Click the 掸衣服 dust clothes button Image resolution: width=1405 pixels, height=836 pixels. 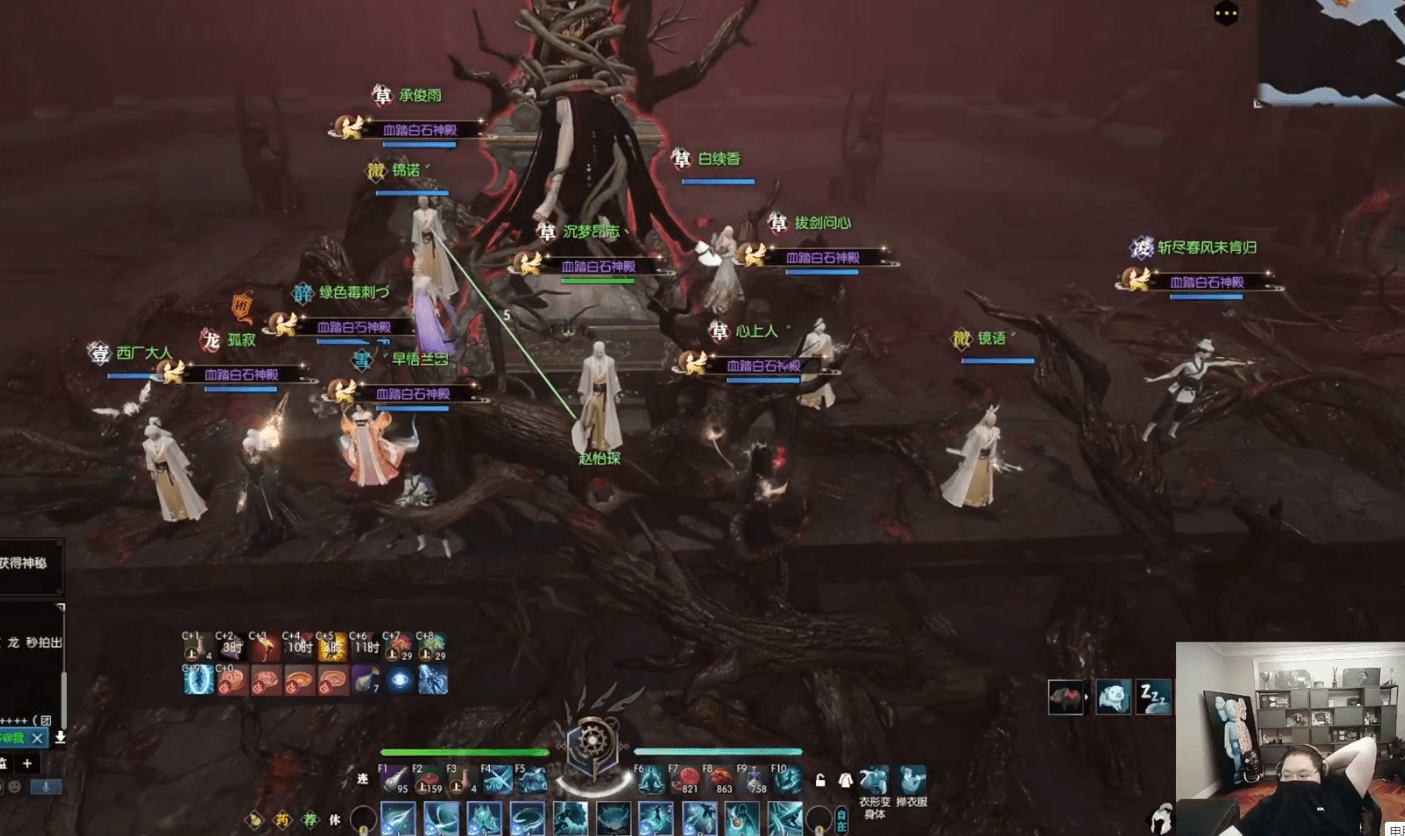click(912, 781)
